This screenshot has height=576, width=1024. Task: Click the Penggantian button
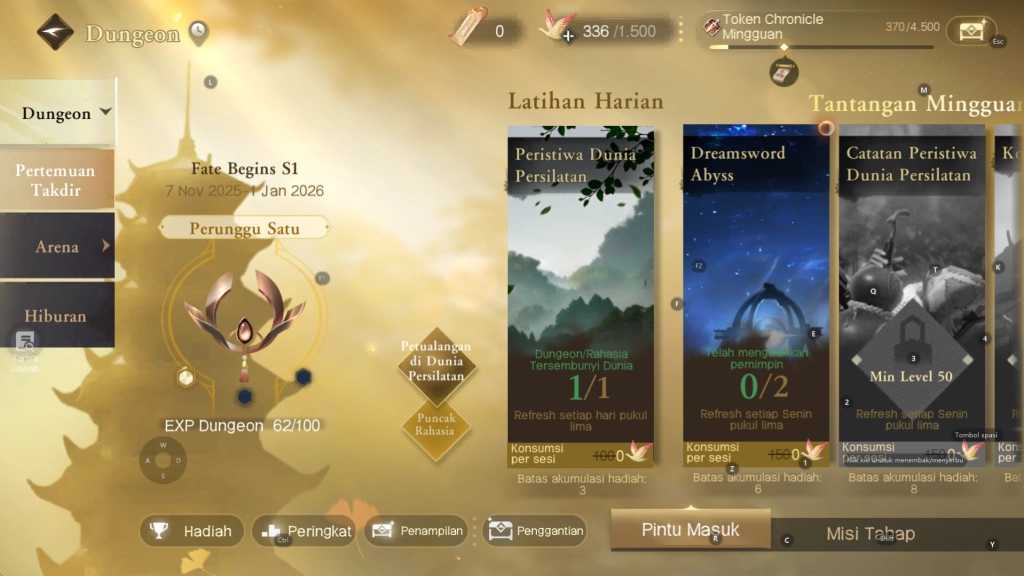[535, 531]
